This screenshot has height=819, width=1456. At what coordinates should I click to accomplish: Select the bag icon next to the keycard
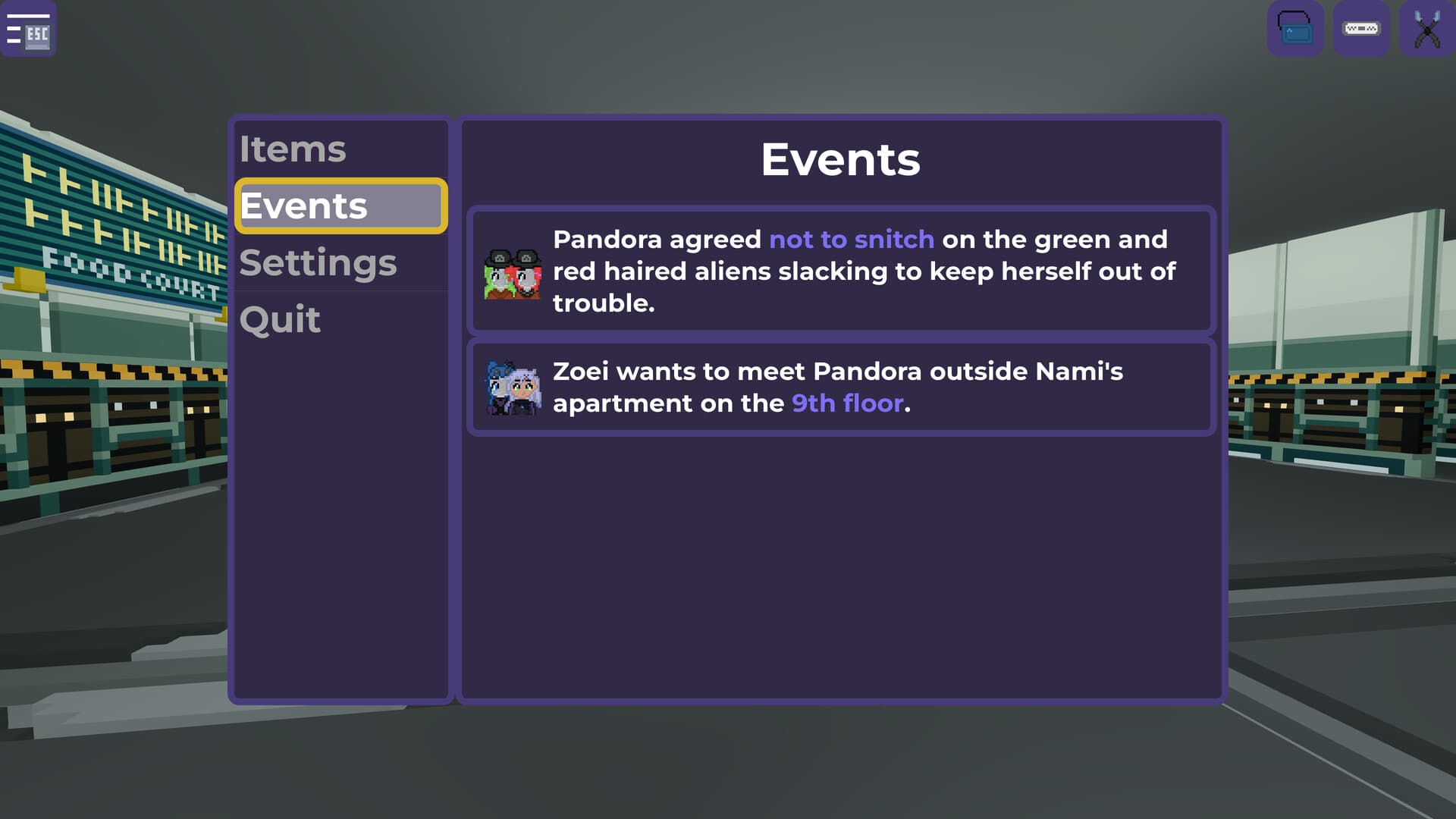coord(1295,29)
